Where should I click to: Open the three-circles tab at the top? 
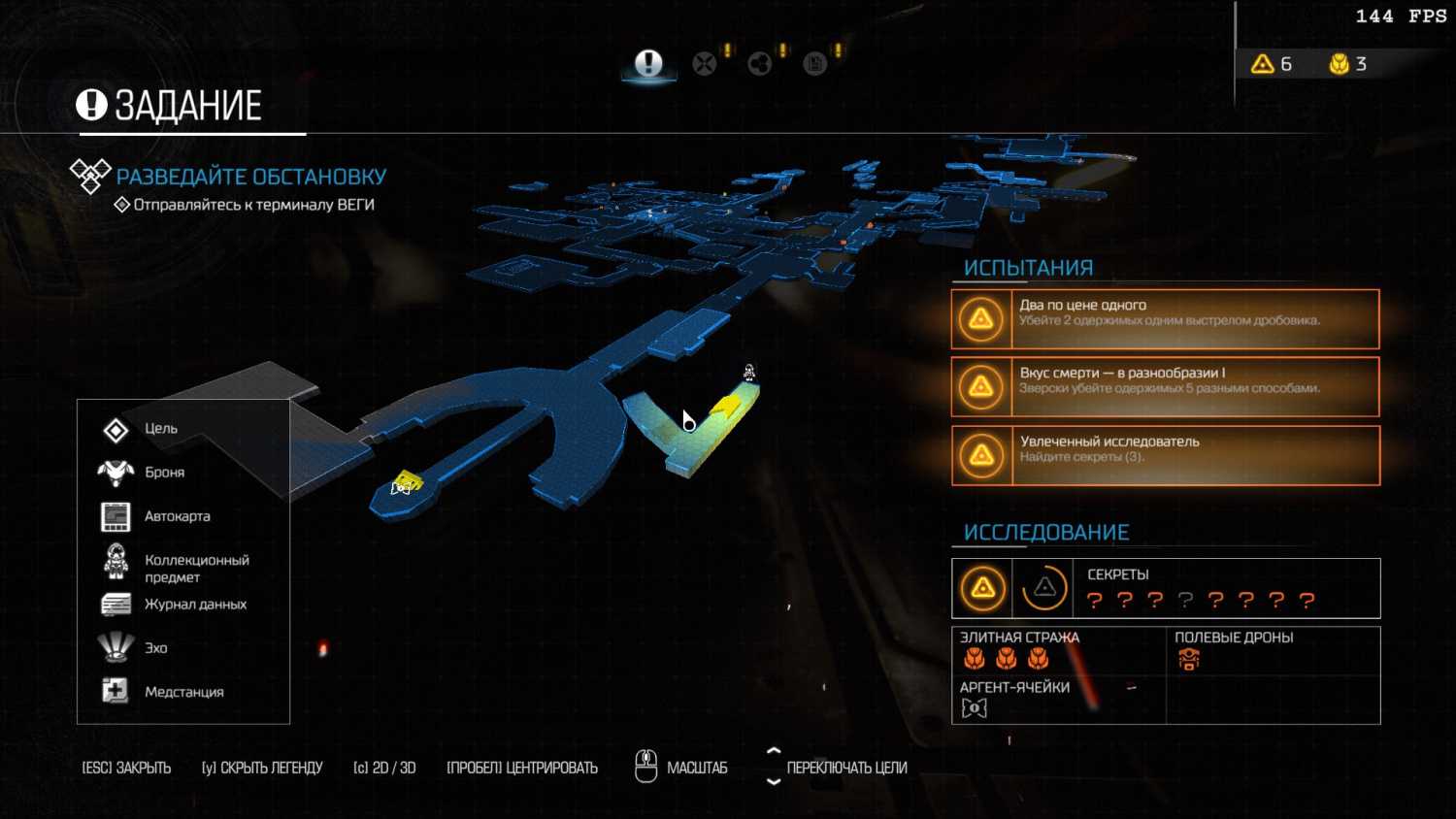coord(760,64)
